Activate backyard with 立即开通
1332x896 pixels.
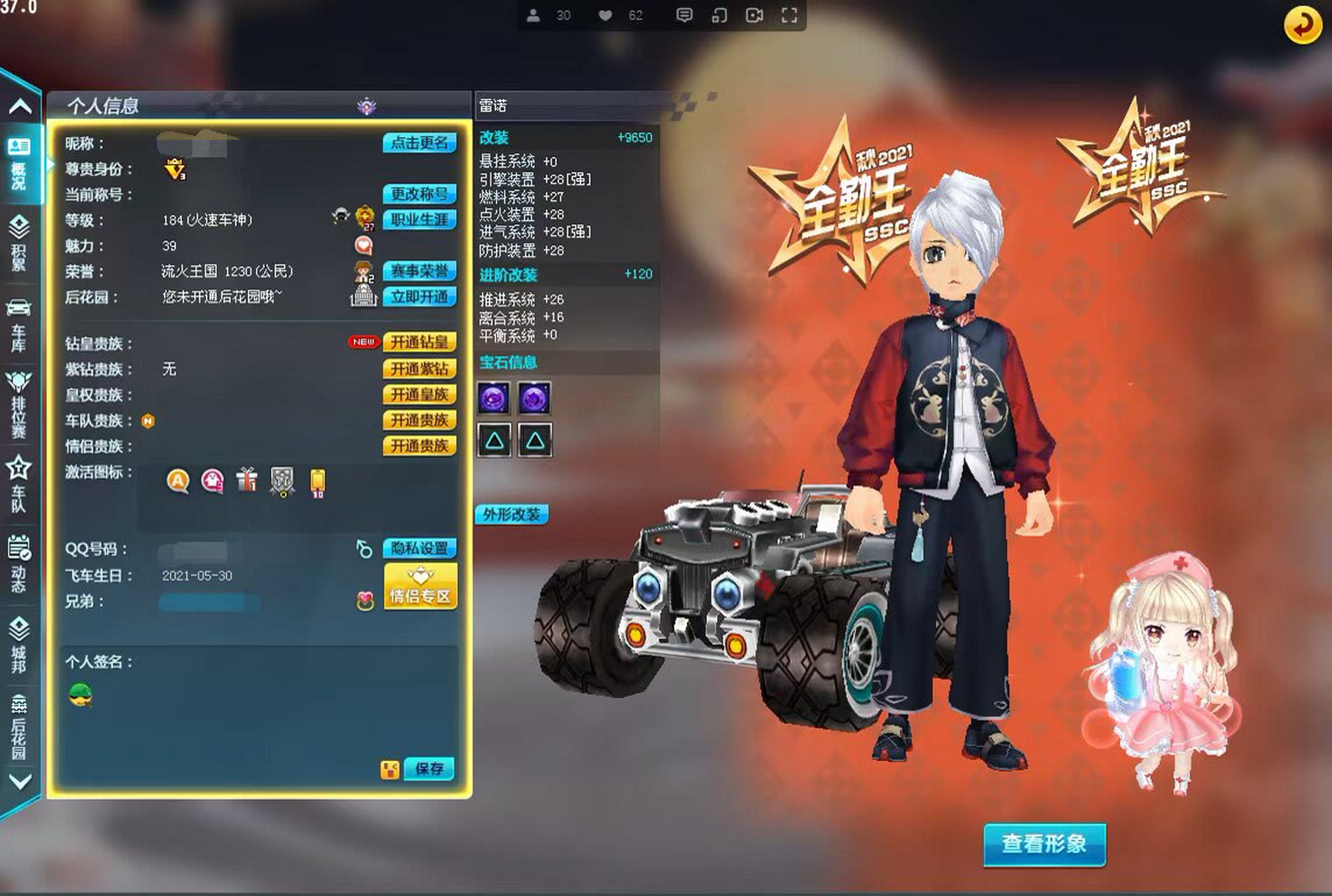tap(419, 297)
